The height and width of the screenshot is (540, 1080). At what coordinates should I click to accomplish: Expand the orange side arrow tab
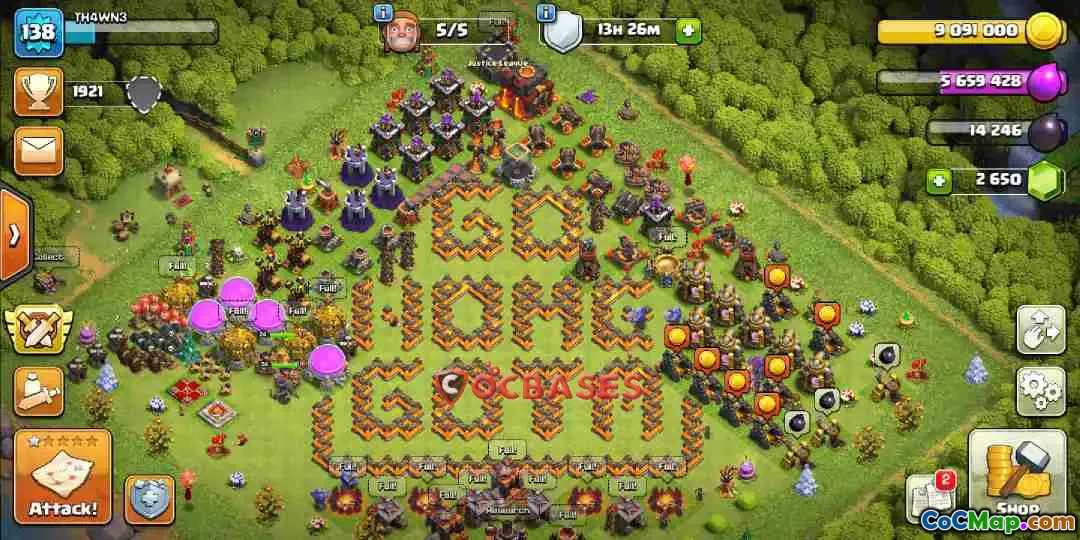click(15, 236)
